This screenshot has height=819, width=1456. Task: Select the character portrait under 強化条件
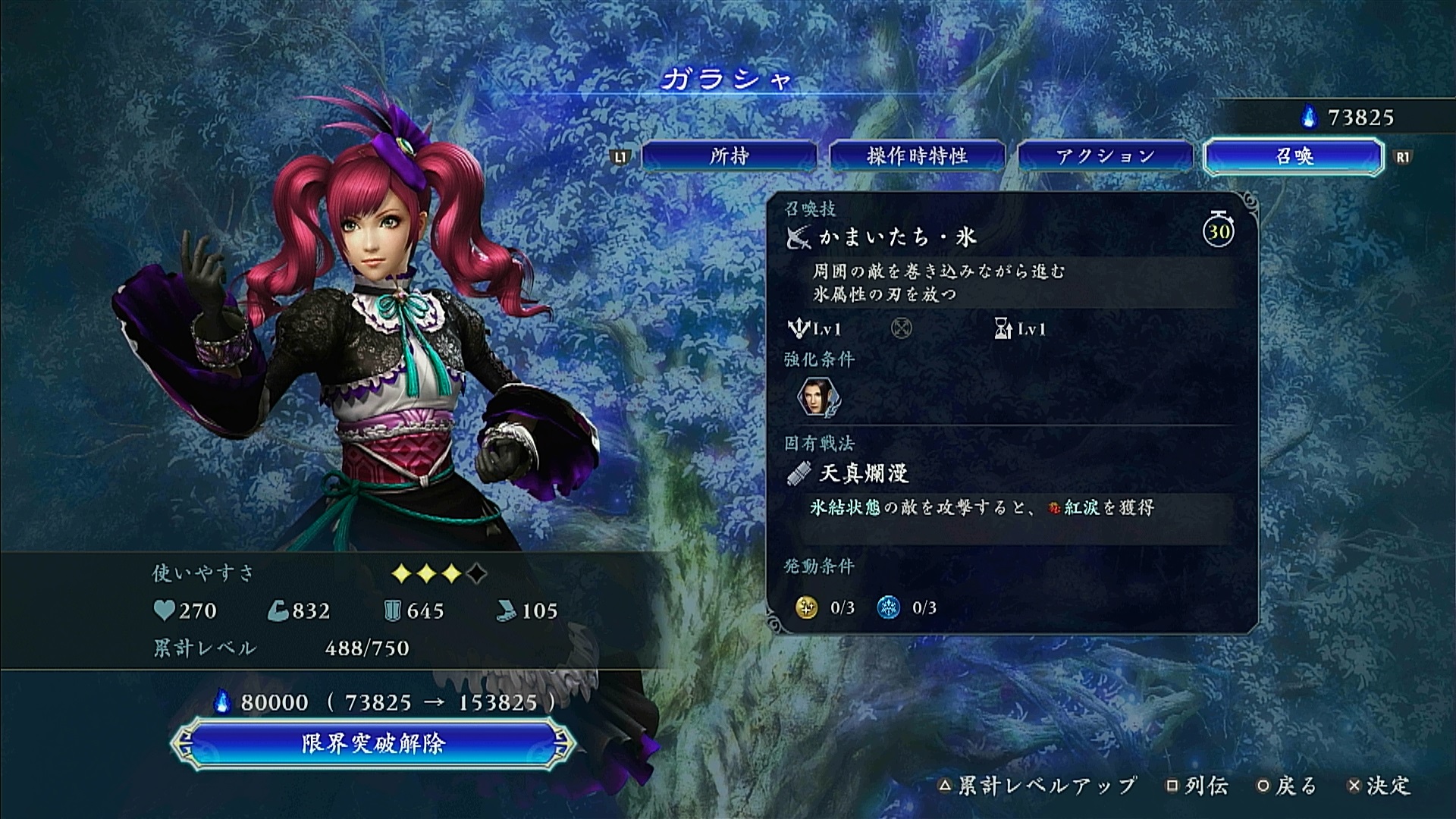pos(816,397)
